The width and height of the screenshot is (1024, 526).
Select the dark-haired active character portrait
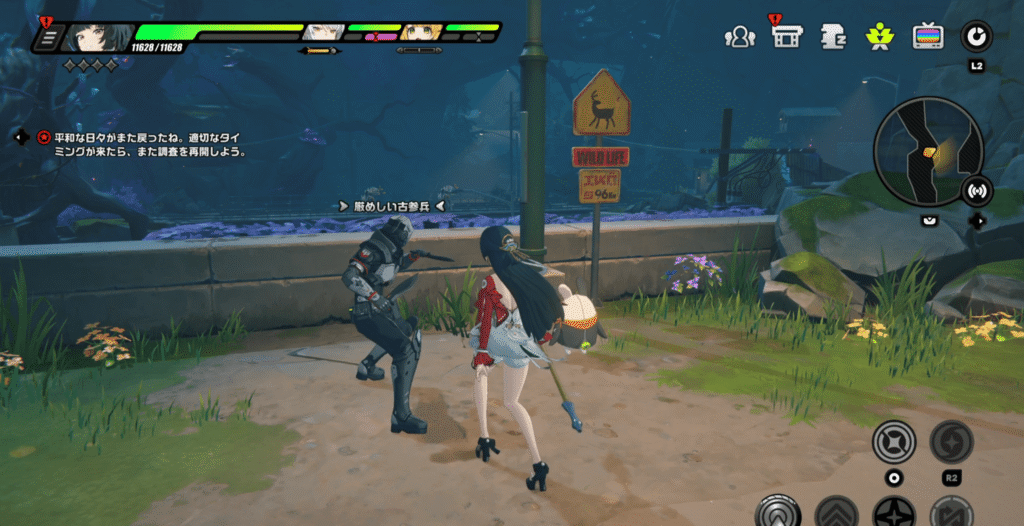98,38
